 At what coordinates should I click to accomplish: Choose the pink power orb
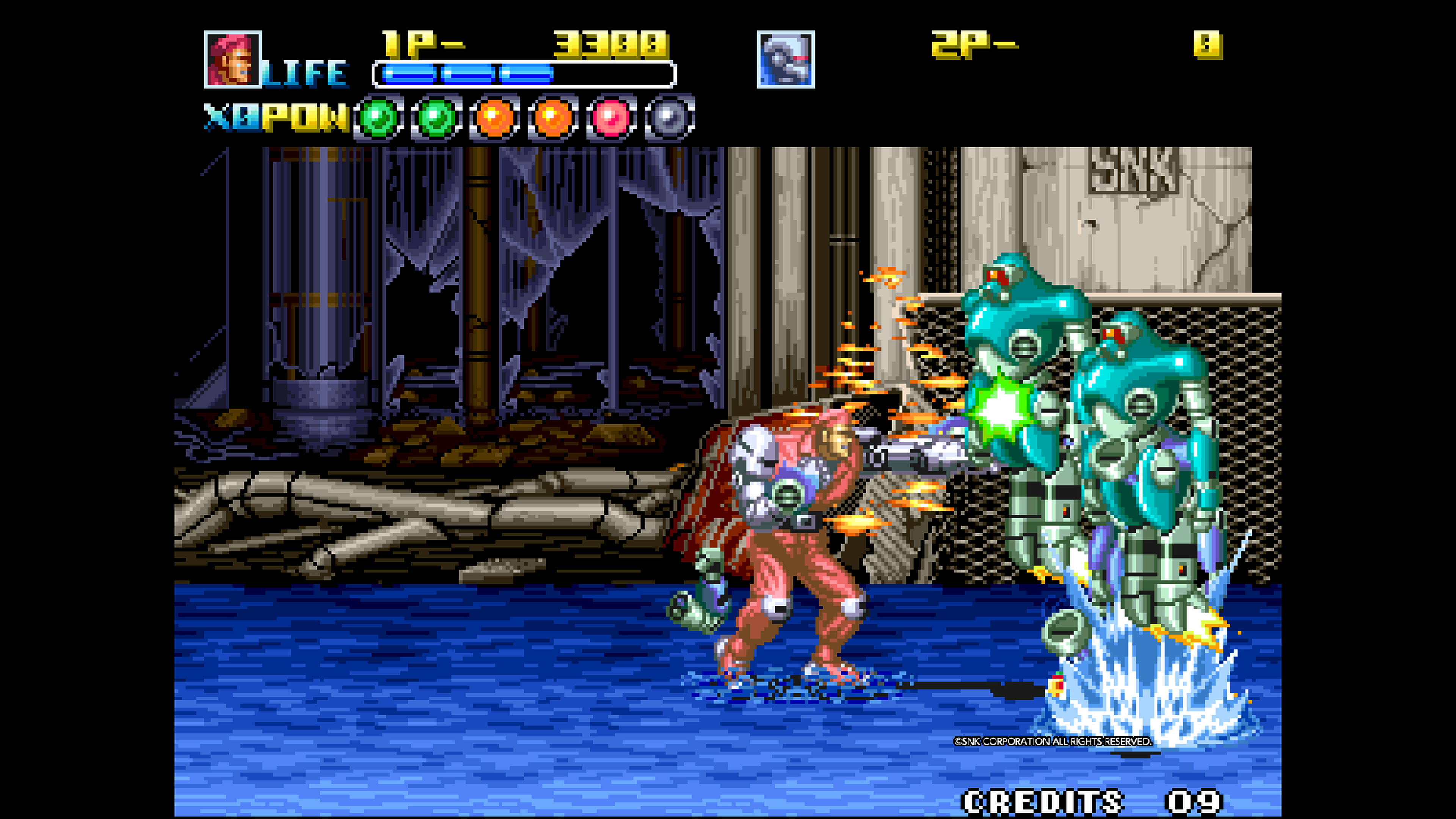pos(610,118)
